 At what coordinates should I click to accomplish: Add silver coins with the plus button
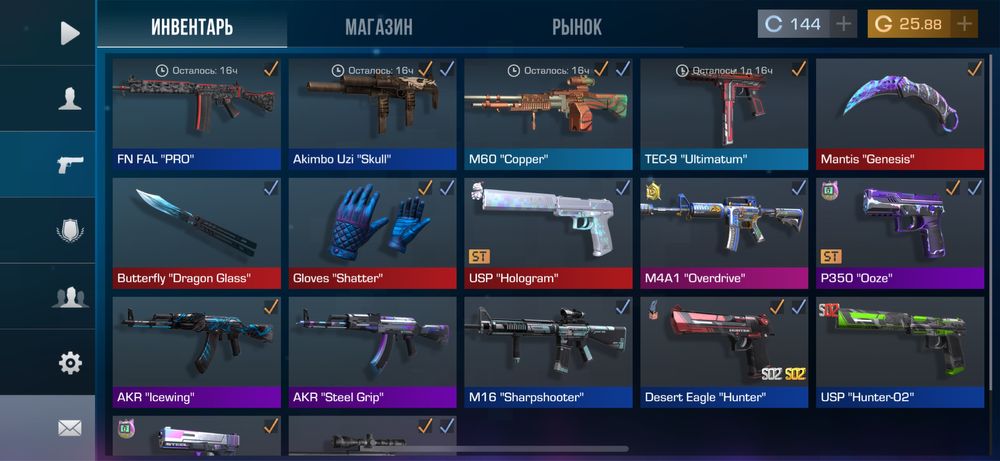click(x=844, y=24)
